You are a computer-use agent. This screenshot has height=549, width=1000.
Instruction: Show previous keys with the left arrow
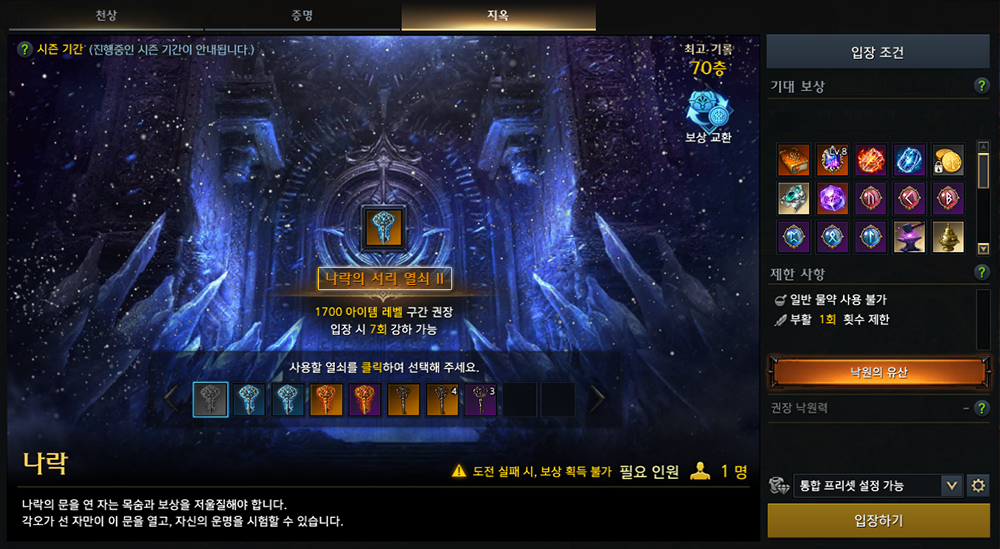tap(173, 399)
